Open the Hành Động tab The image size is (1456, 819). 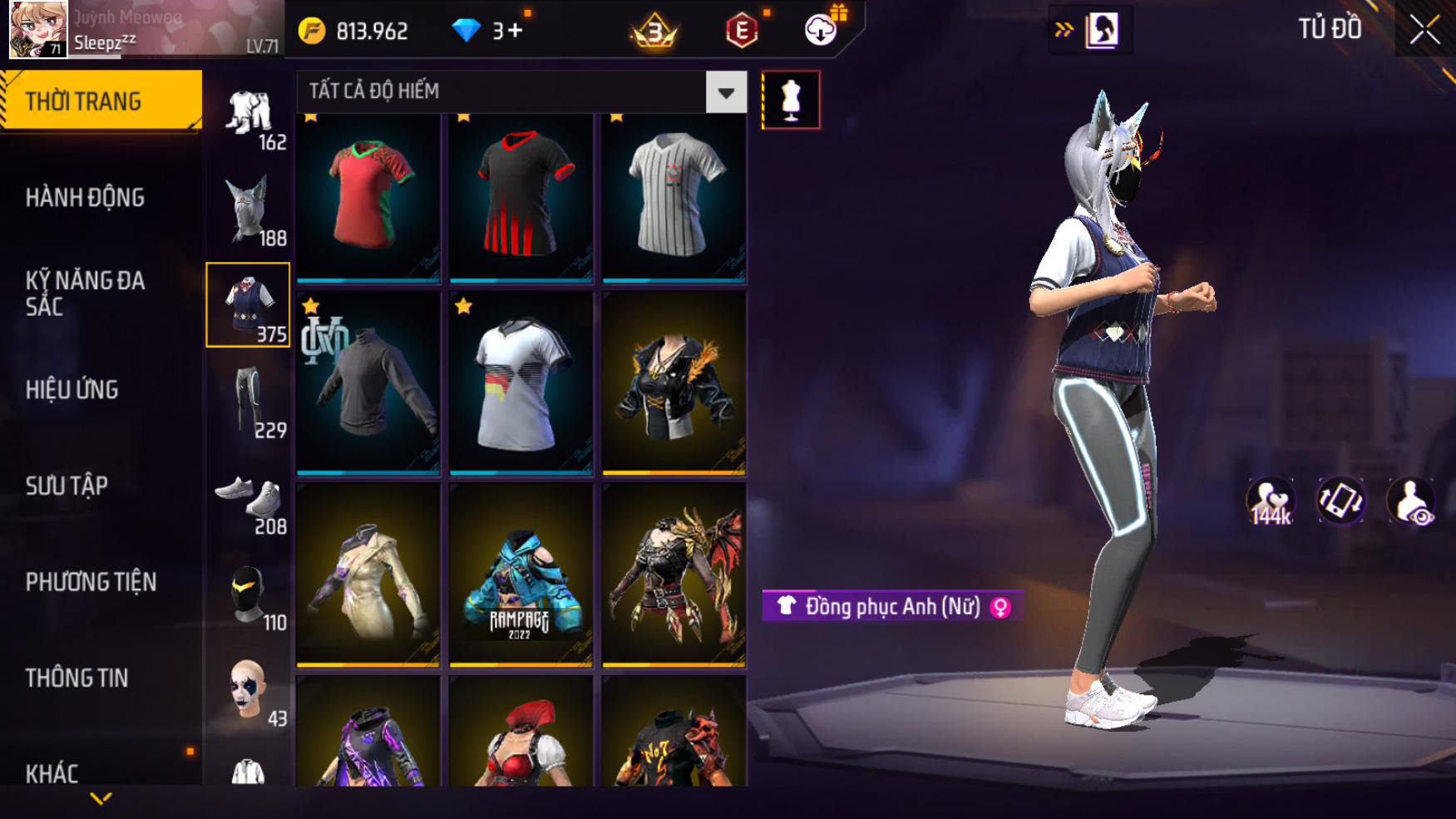(x=85, y=198)
